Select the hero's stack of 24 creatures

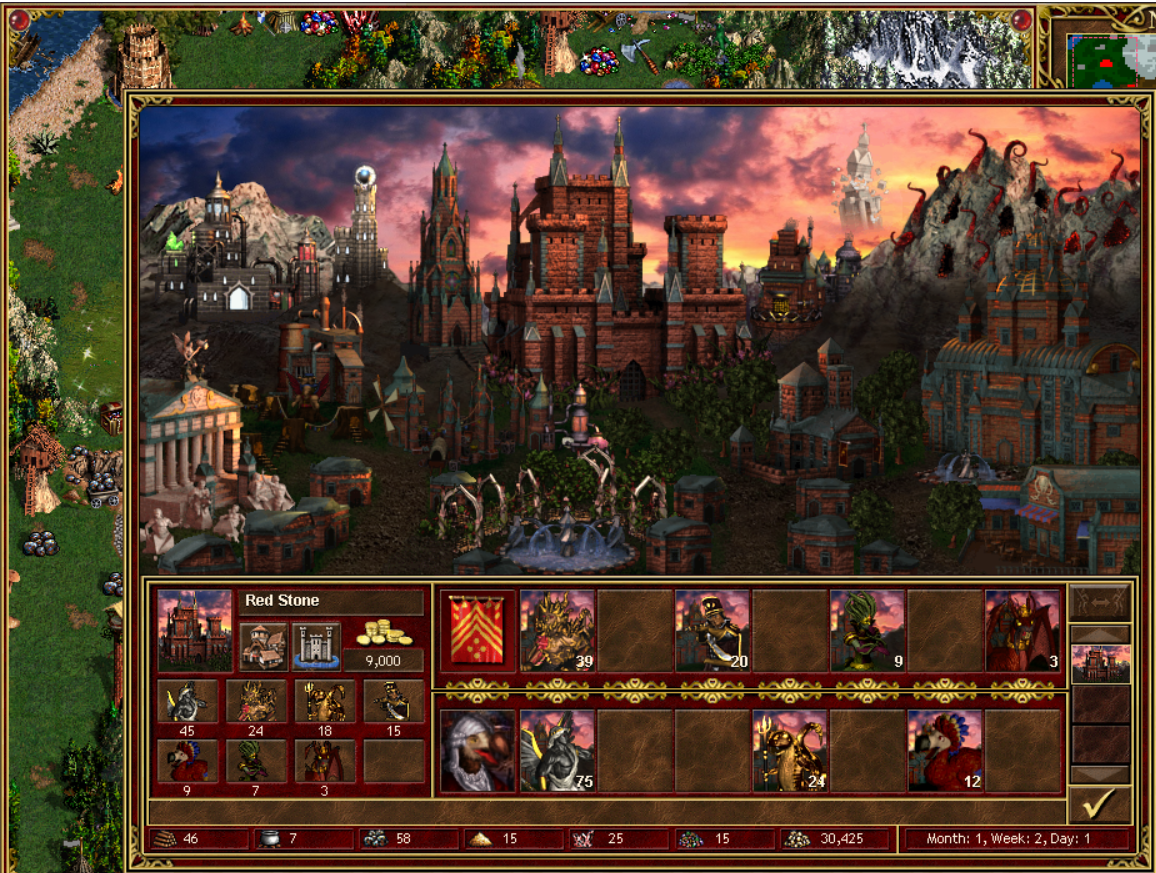(x=790, y=750)
